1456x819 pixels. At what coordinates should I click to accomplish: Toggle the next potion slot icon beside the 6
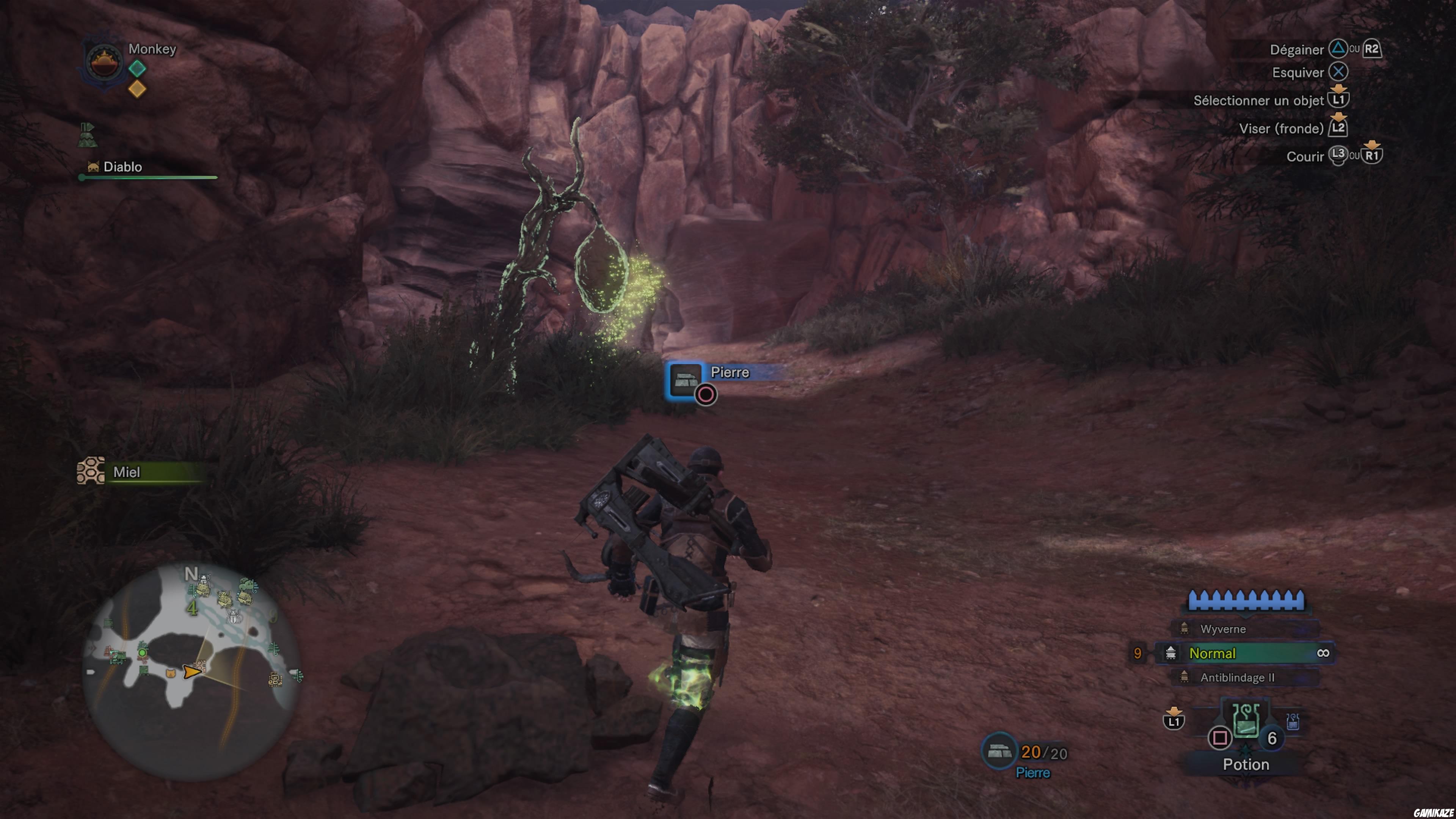pos(1293,722)
